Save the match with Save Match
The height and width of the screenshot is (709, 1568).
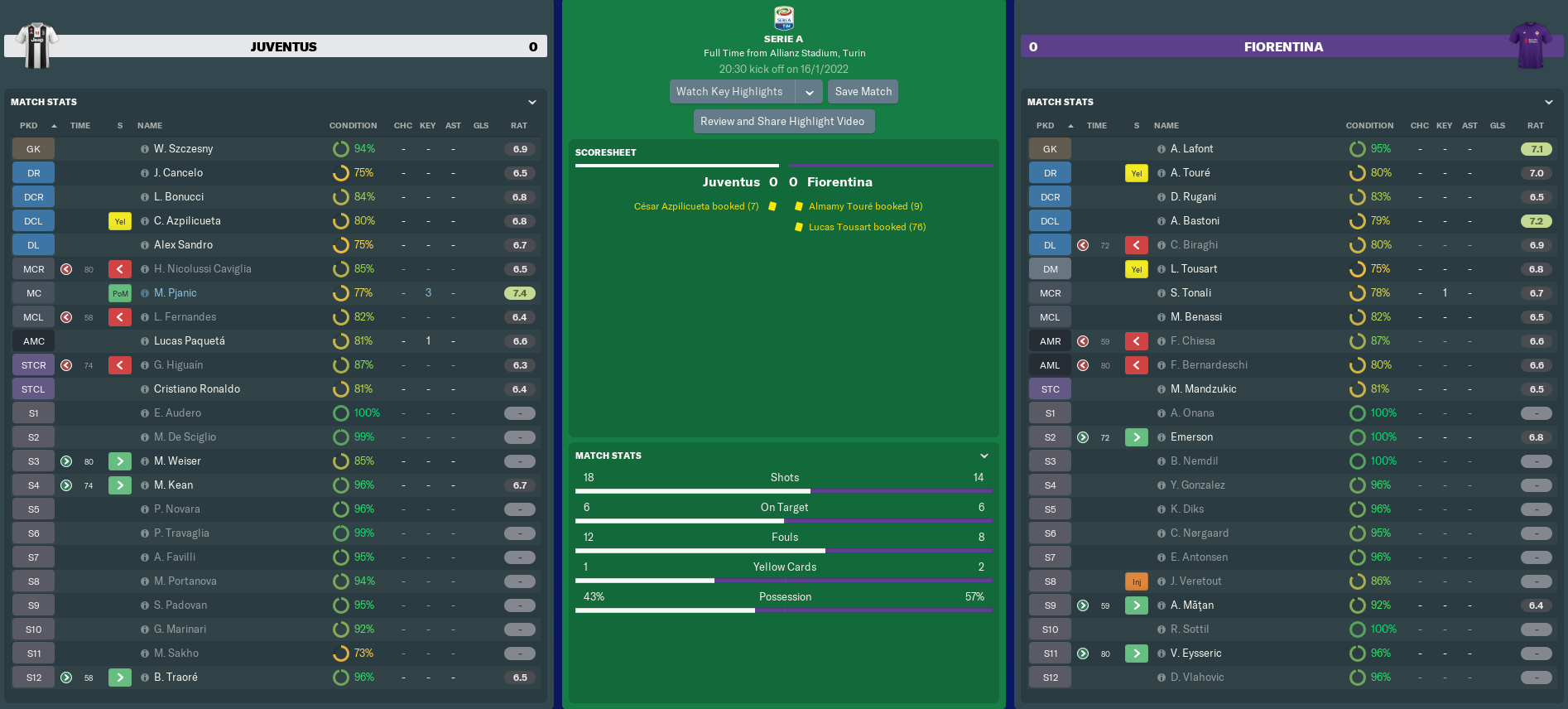(x=863, y=92)
